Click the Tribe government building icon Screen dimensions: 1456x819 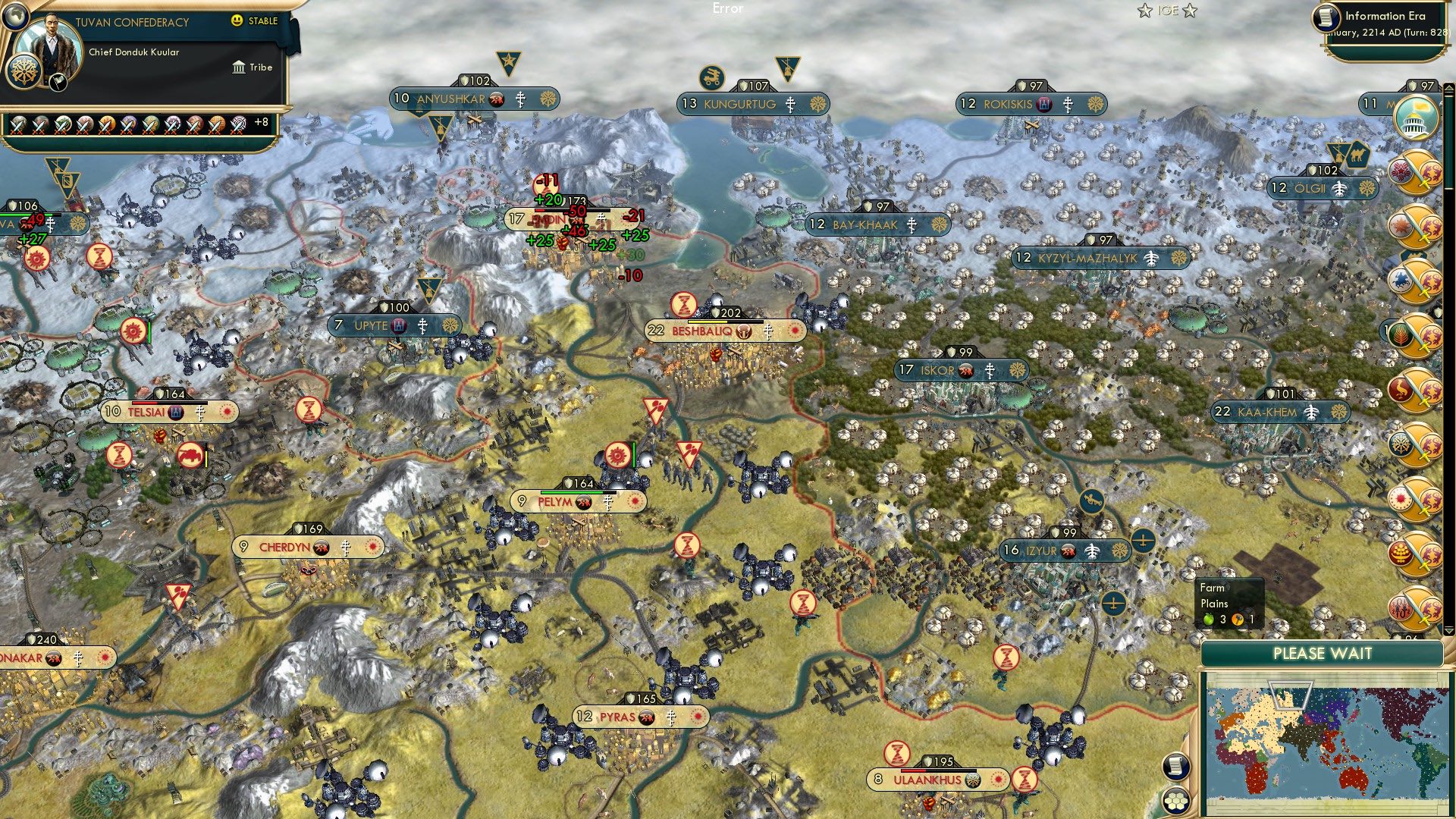(x=240, y=67)
